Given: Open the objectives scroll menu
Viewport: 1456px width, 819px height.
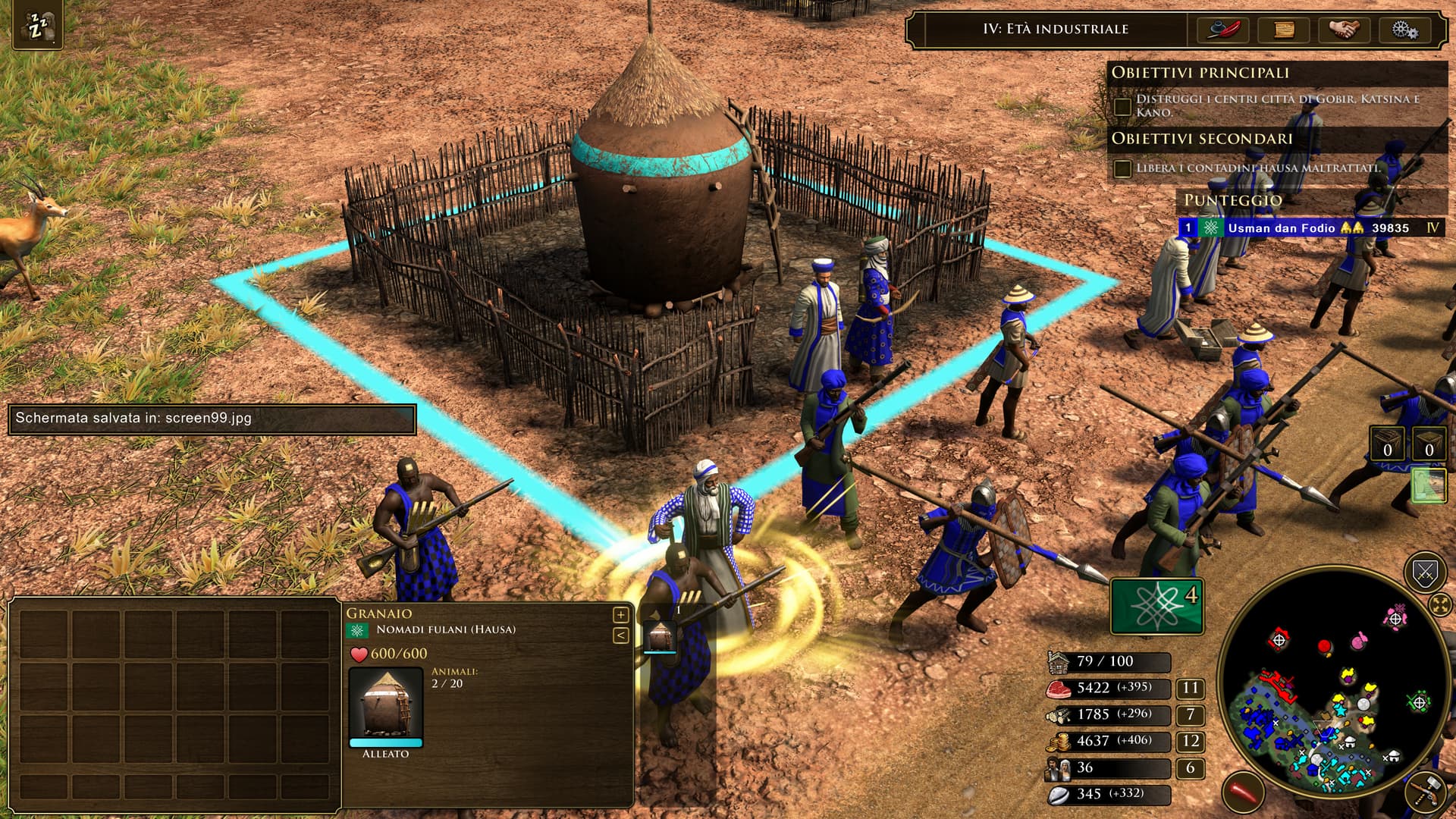Looking at the screenshot, I should click(1284, 30).
